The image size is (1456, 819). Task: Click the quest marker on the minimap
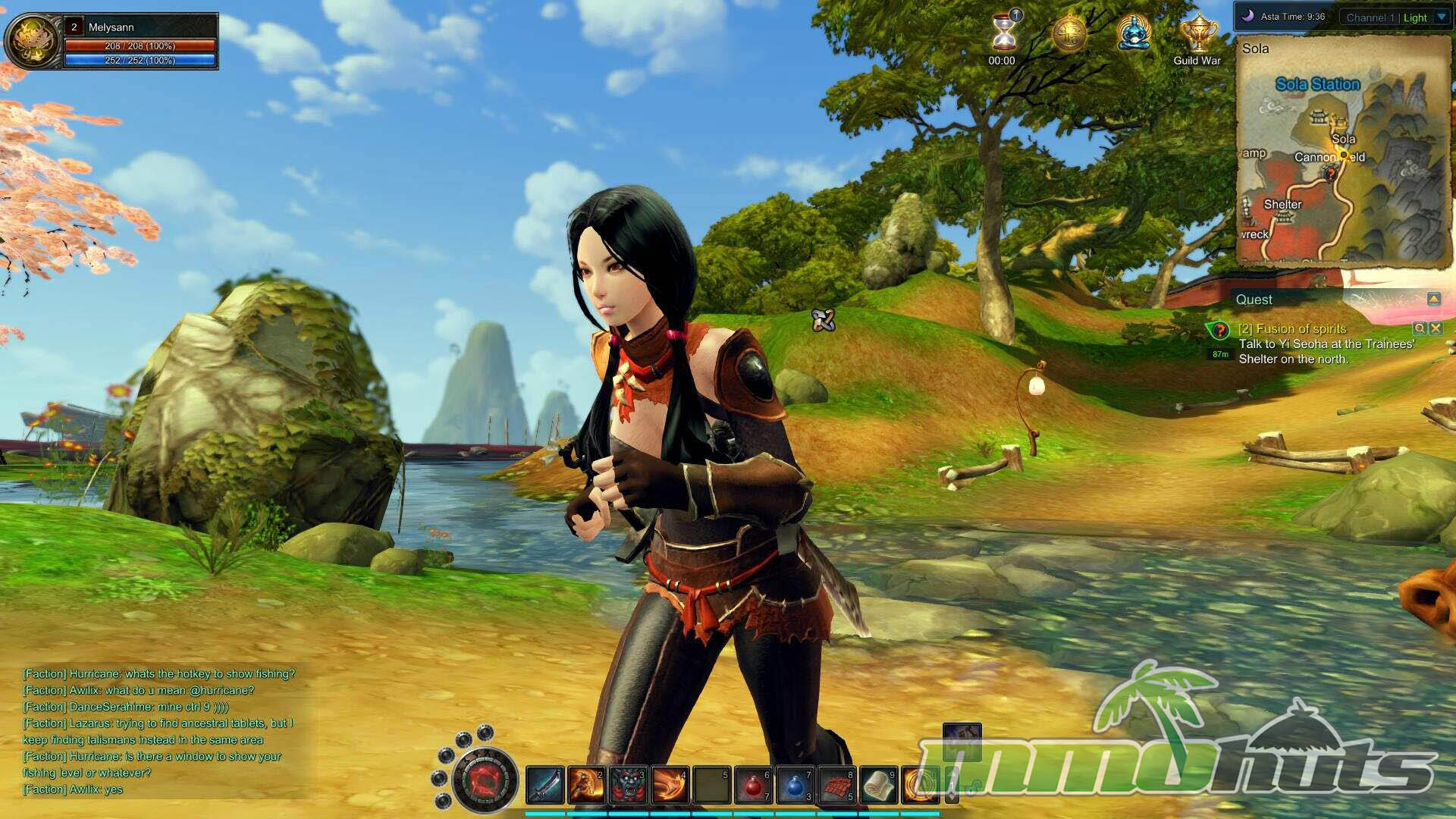coord(1330,174)
